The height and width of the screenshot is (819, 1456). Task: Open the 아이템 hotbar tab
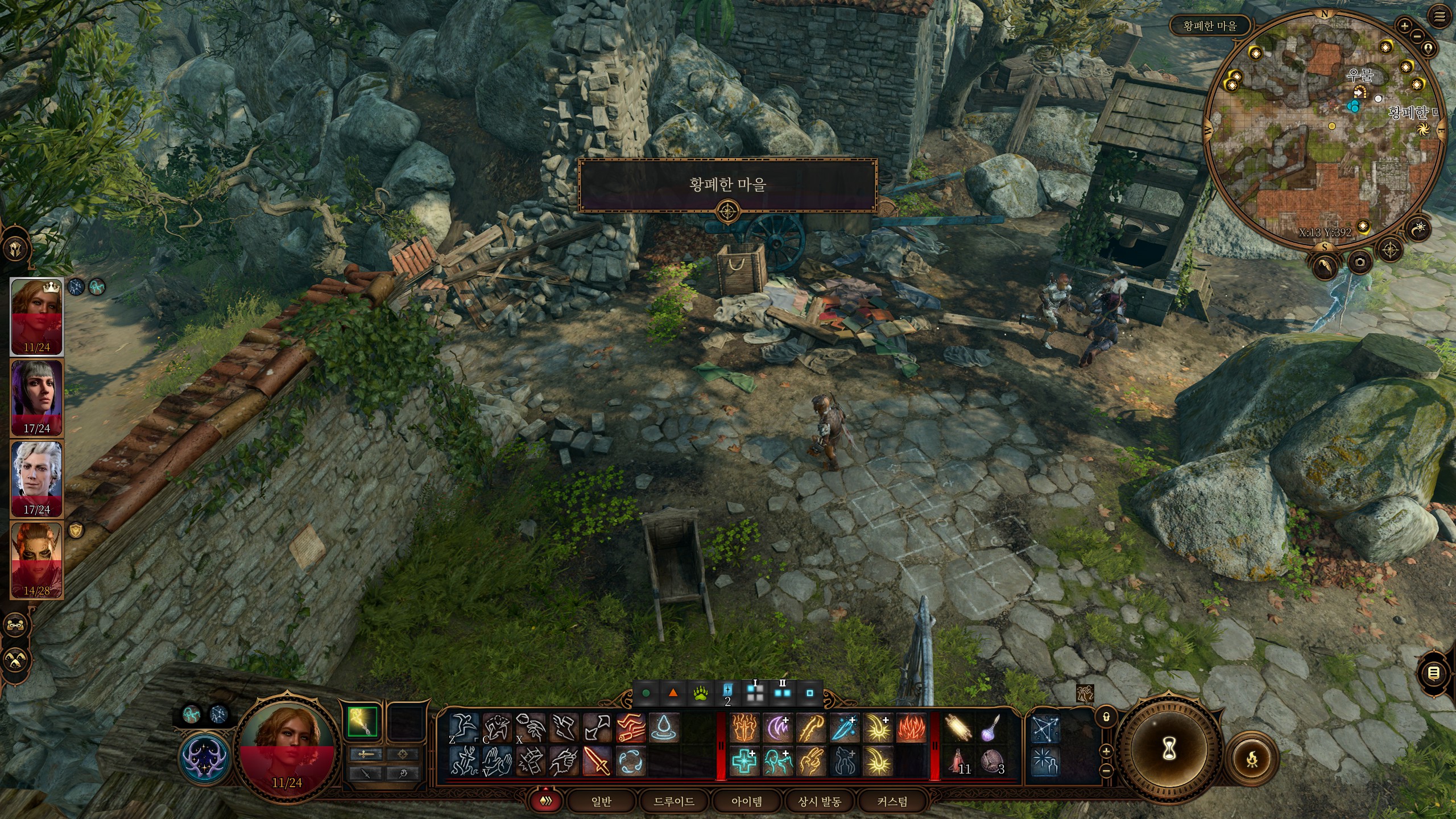tap(747, 801)
